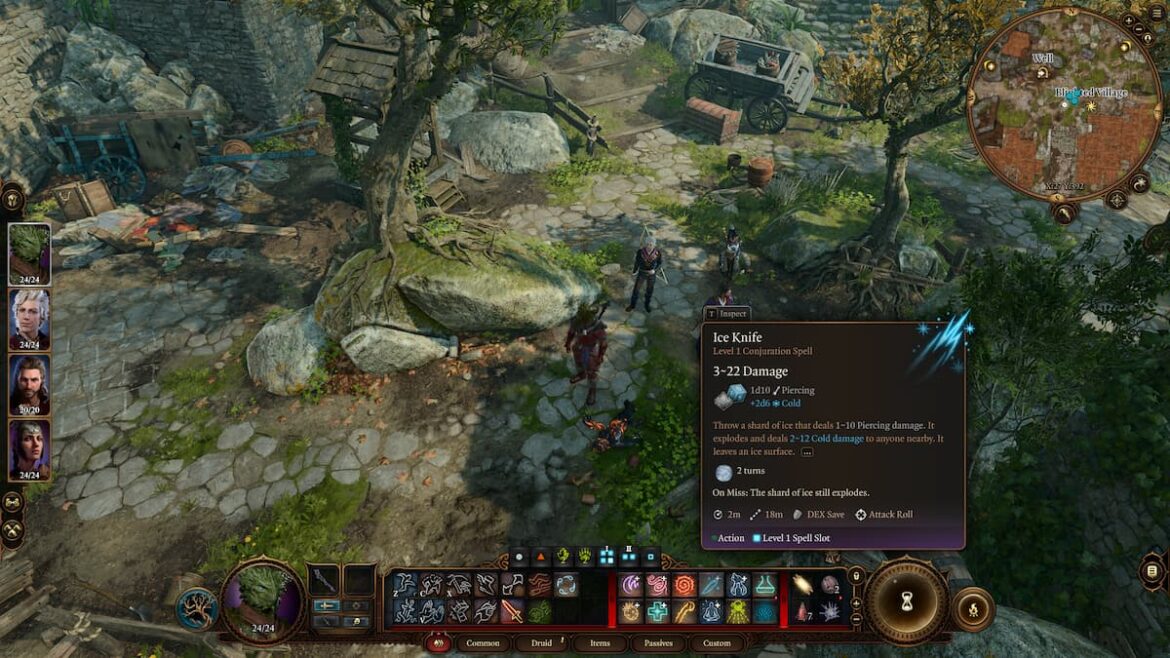Image resolution: width=1170 pixels, height=658 pixels.
Task: Switch to the Common hotbar tab
Action: (484, 643)
